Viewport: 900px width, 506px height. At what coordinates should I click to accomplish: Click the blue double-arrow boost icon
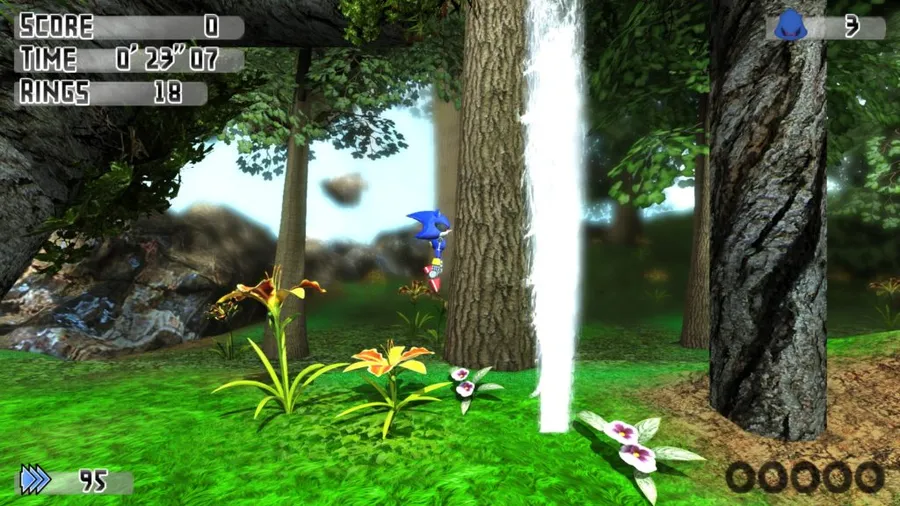click(35, 480)
